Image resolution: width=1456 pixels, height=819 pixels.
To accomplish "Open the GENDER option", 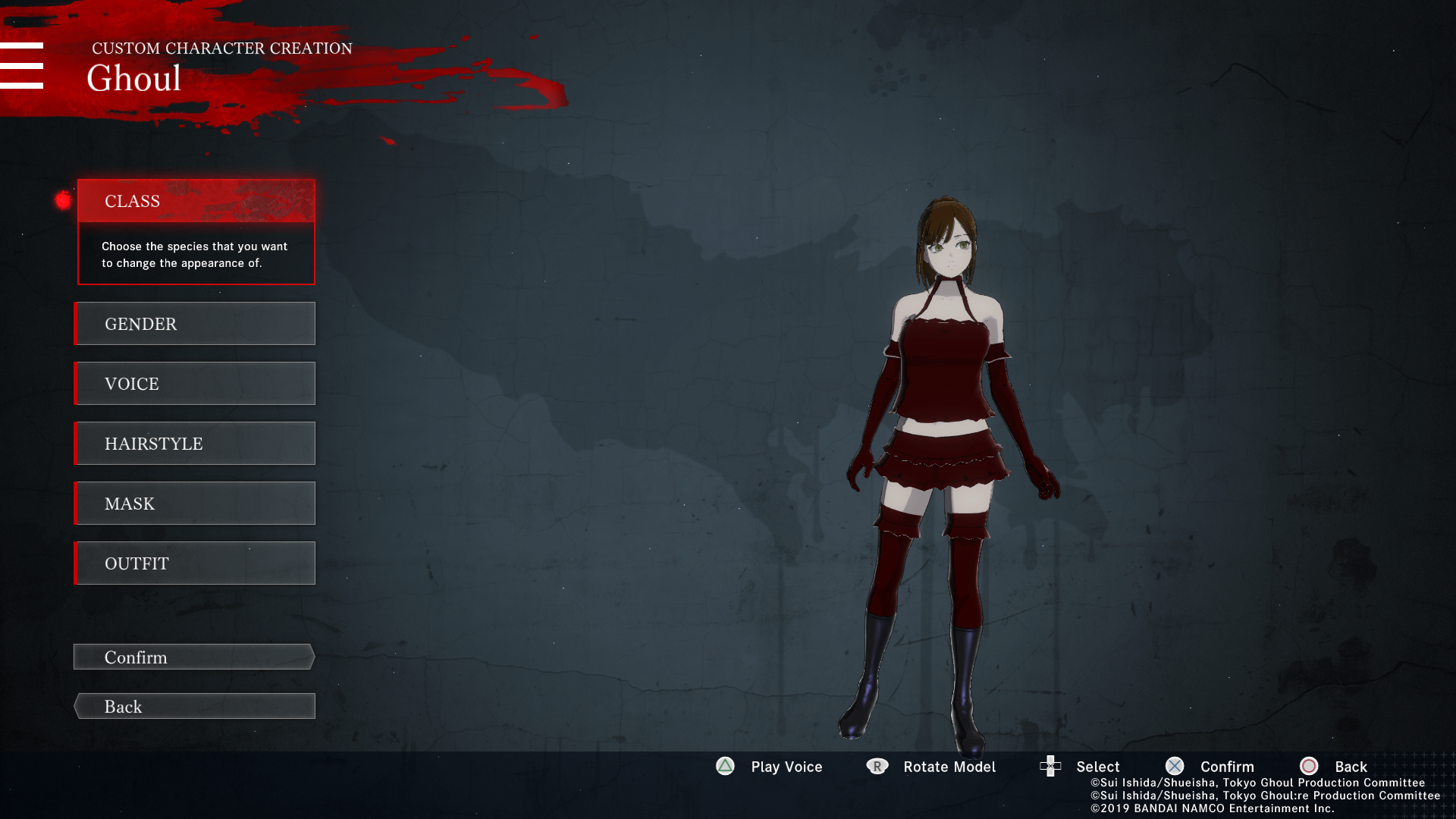I will [195, 324].
